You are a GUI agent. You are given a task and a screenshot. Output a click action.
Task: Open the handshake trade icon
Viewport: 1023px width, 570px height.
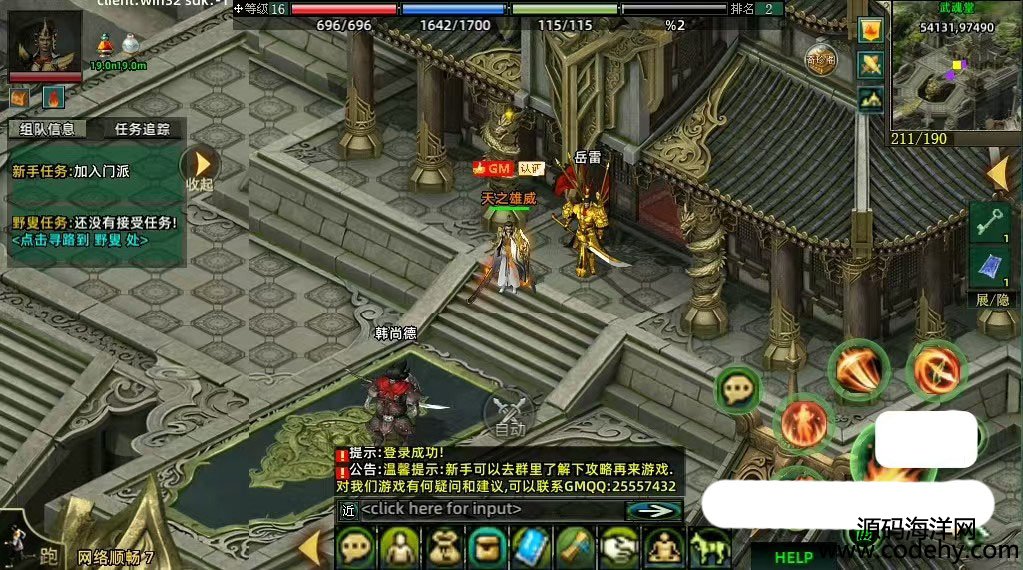(618, 548)
